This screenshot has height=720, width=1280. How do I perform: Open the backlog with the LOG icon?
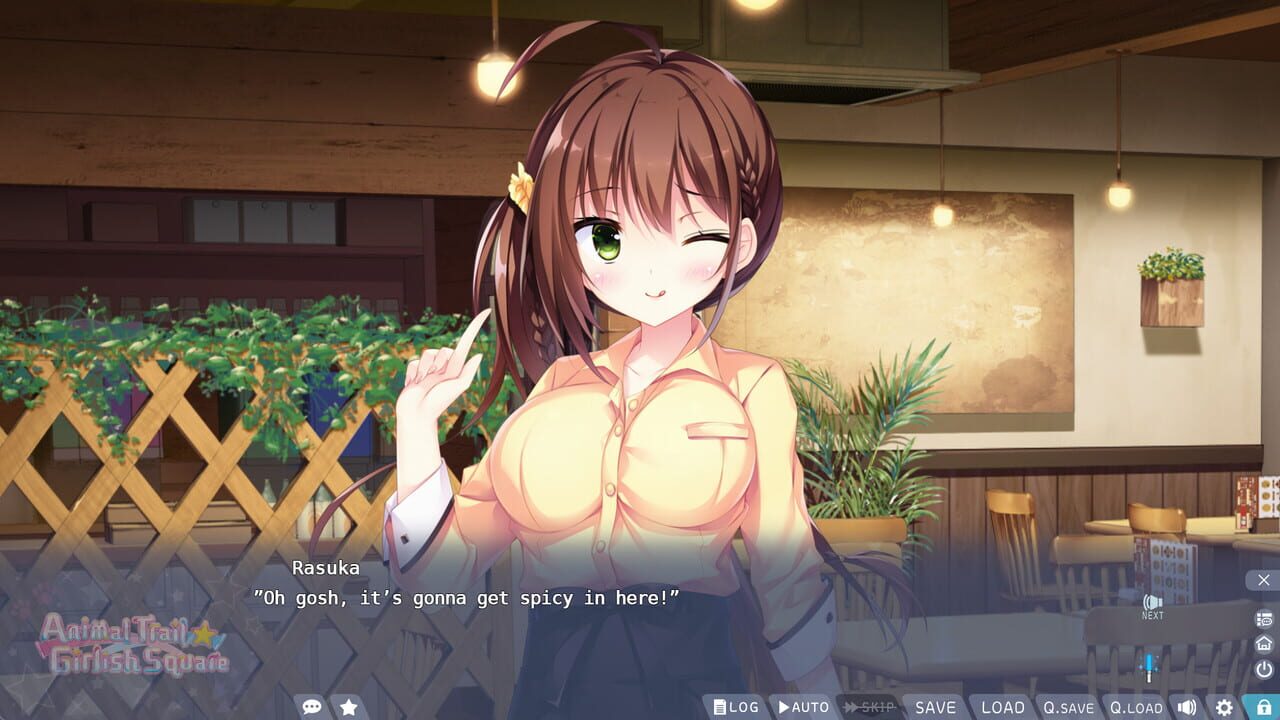[x=736, y=707]
